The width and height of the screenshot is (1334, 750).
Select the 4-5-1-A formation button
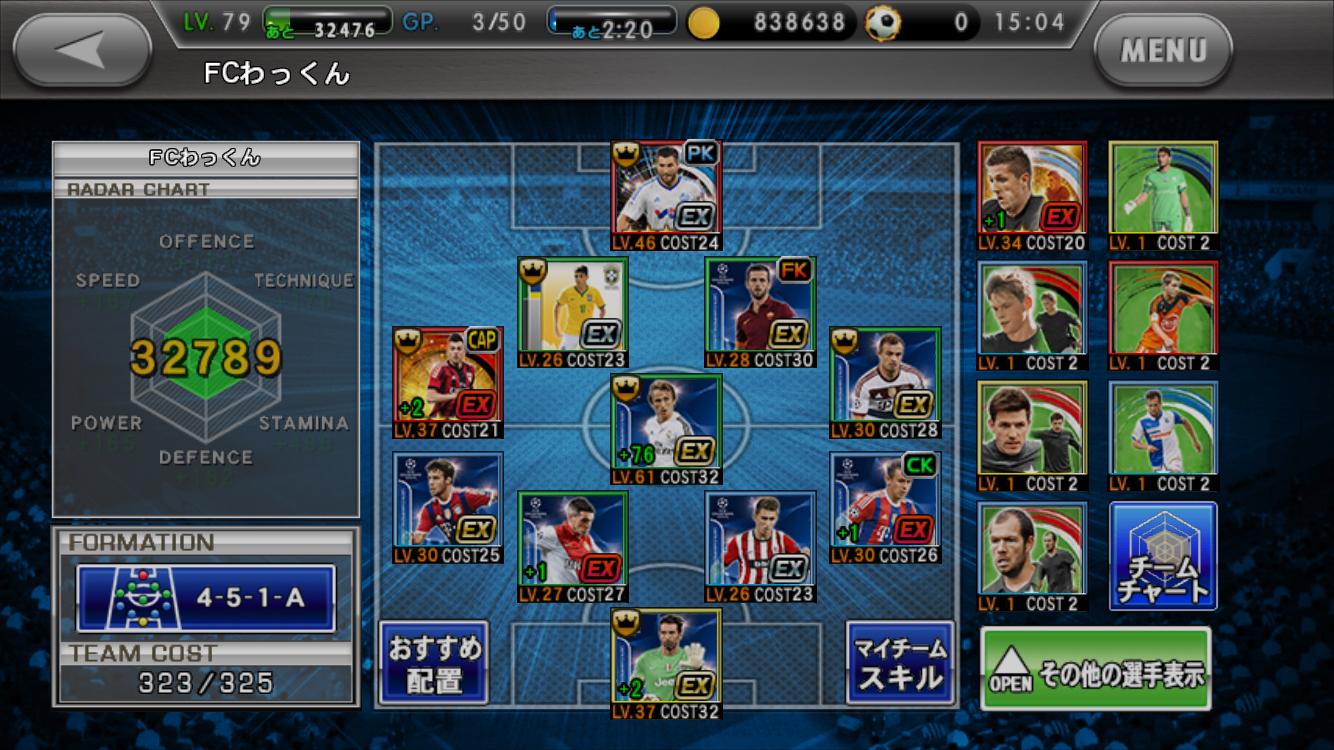206,598
